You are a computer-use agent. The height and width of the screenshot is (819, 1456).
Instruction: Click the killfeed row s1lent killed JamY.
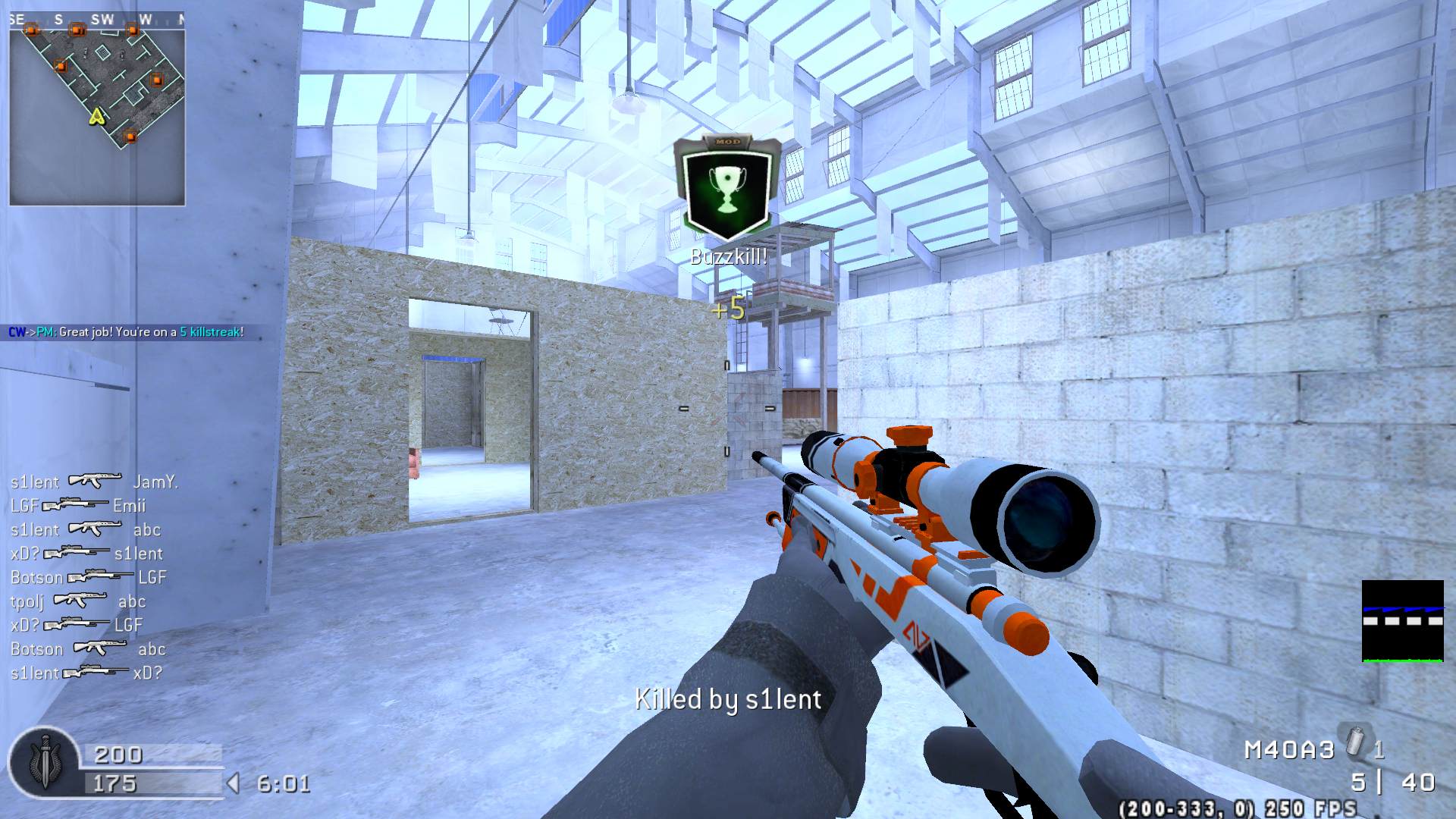(x=94, y=482)
